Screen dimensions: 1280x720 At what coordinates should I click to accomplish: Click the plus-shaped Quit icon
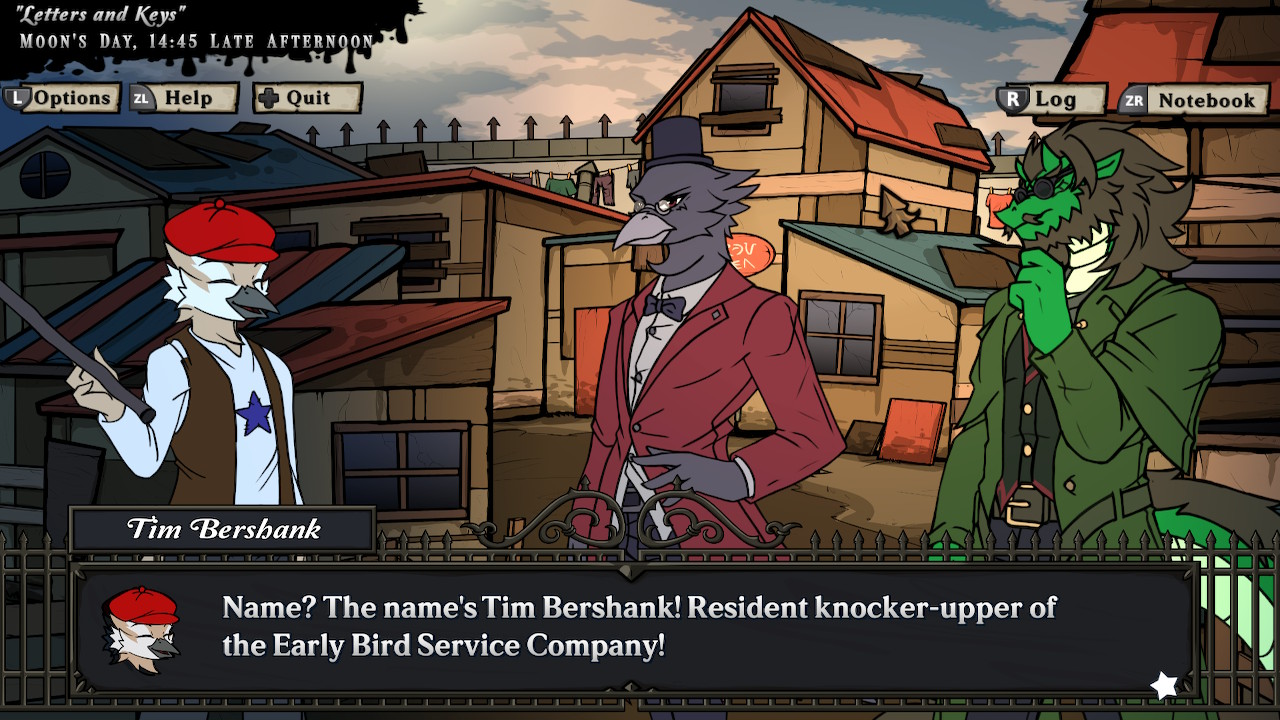pos(268,97)
